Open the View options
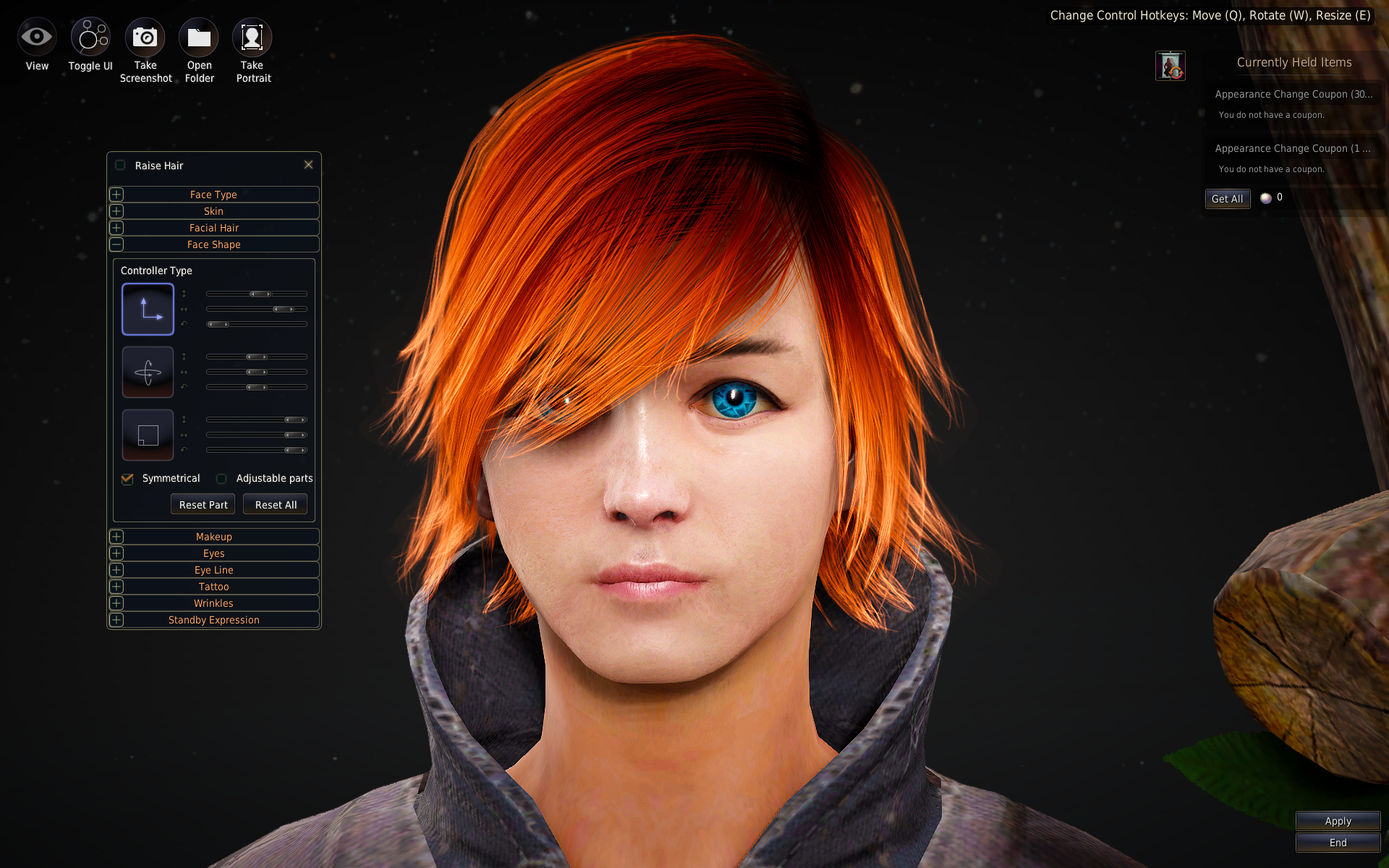 click(x=37, y=38)
